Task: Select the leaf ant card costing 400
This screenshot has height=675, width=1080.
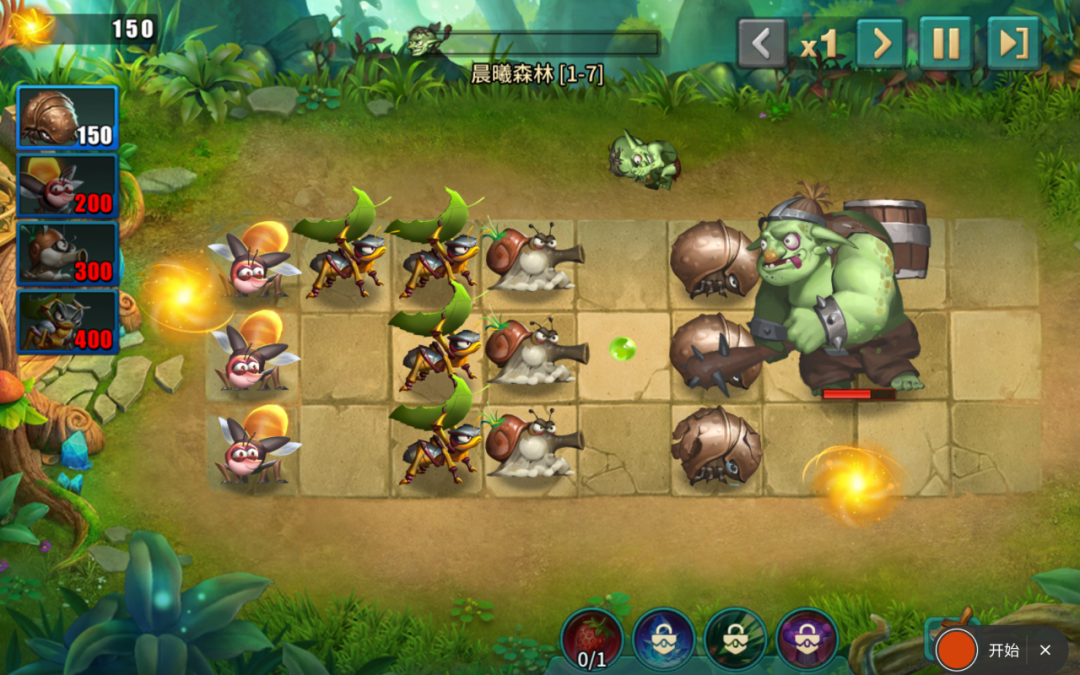Action: click(67, 321)
